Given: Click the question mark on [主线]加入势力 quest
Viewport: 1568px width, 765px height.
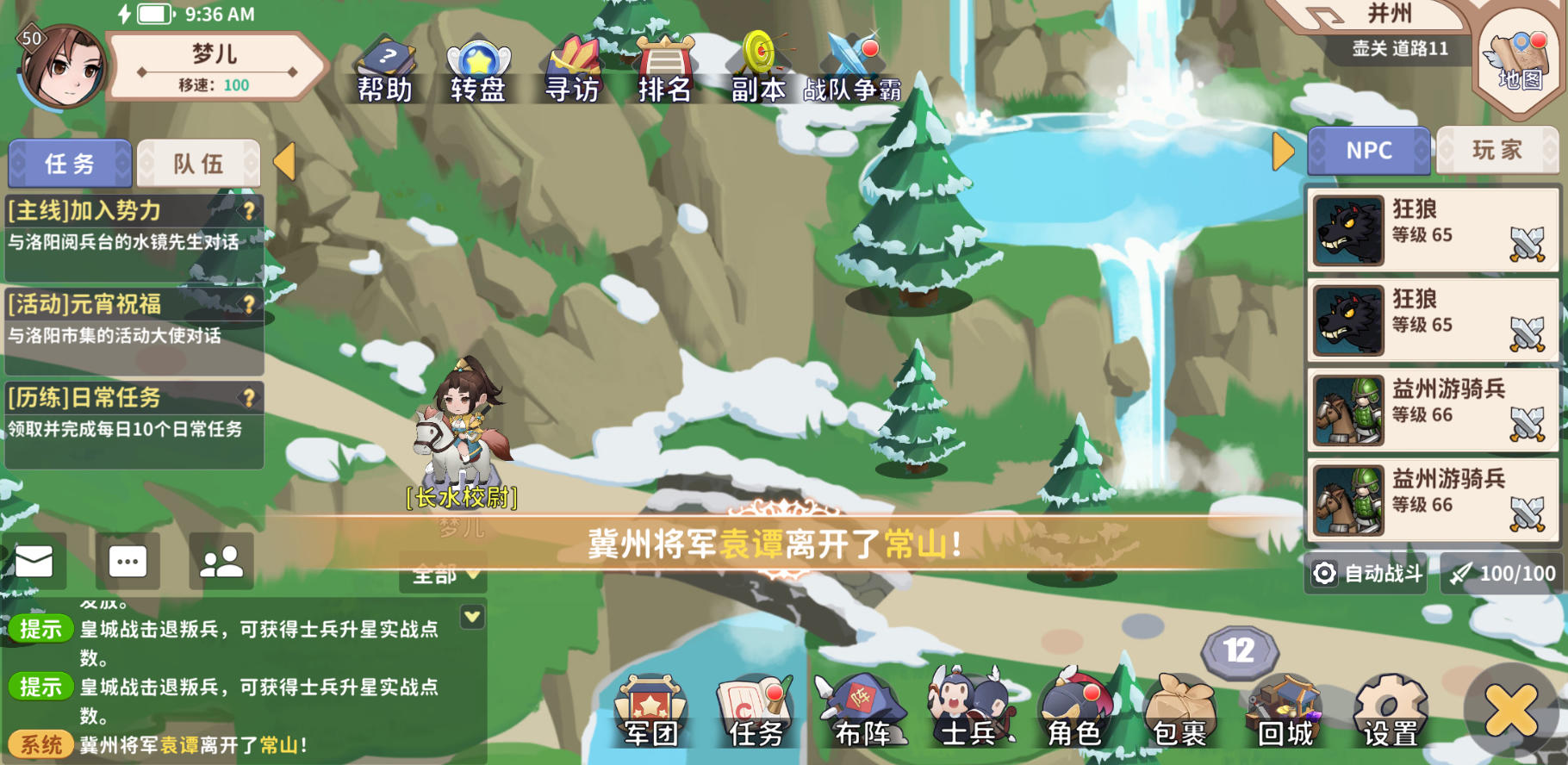Looking at the screenshot, I should click(251, 209).
